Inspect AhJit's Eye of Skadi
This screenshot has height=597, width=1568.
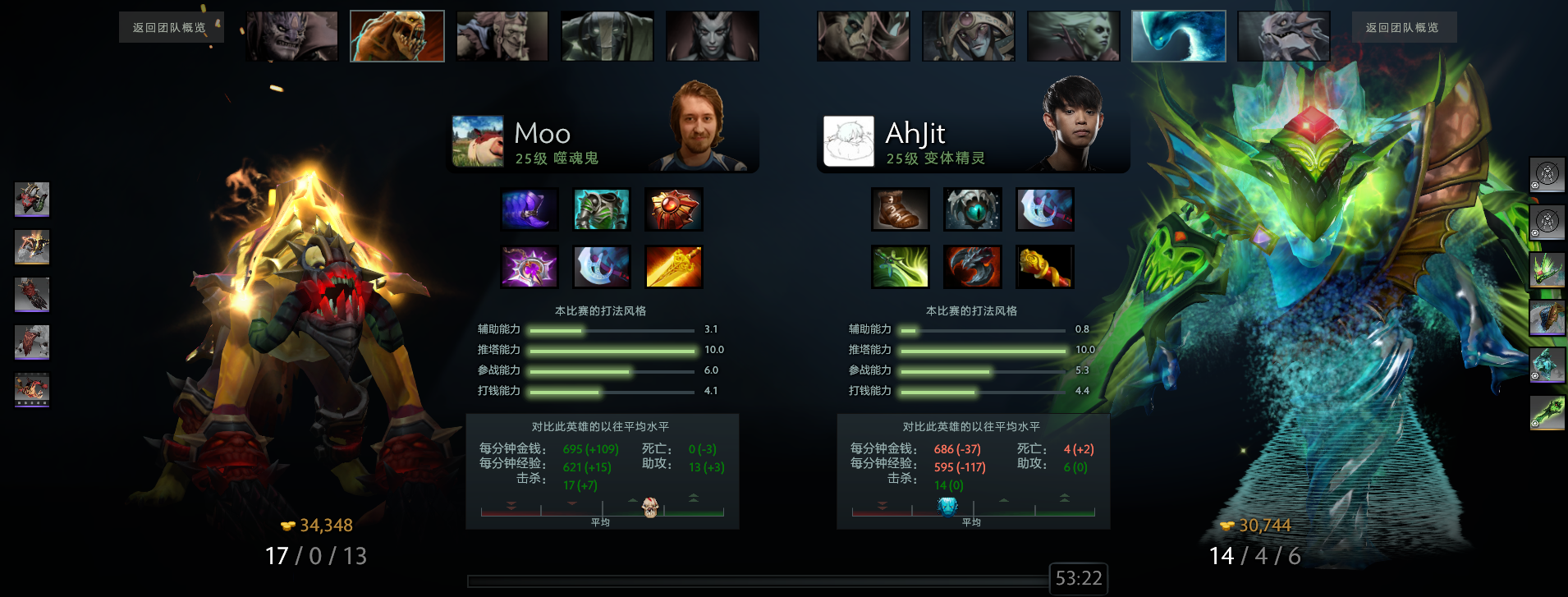click(x=972, y=209)
